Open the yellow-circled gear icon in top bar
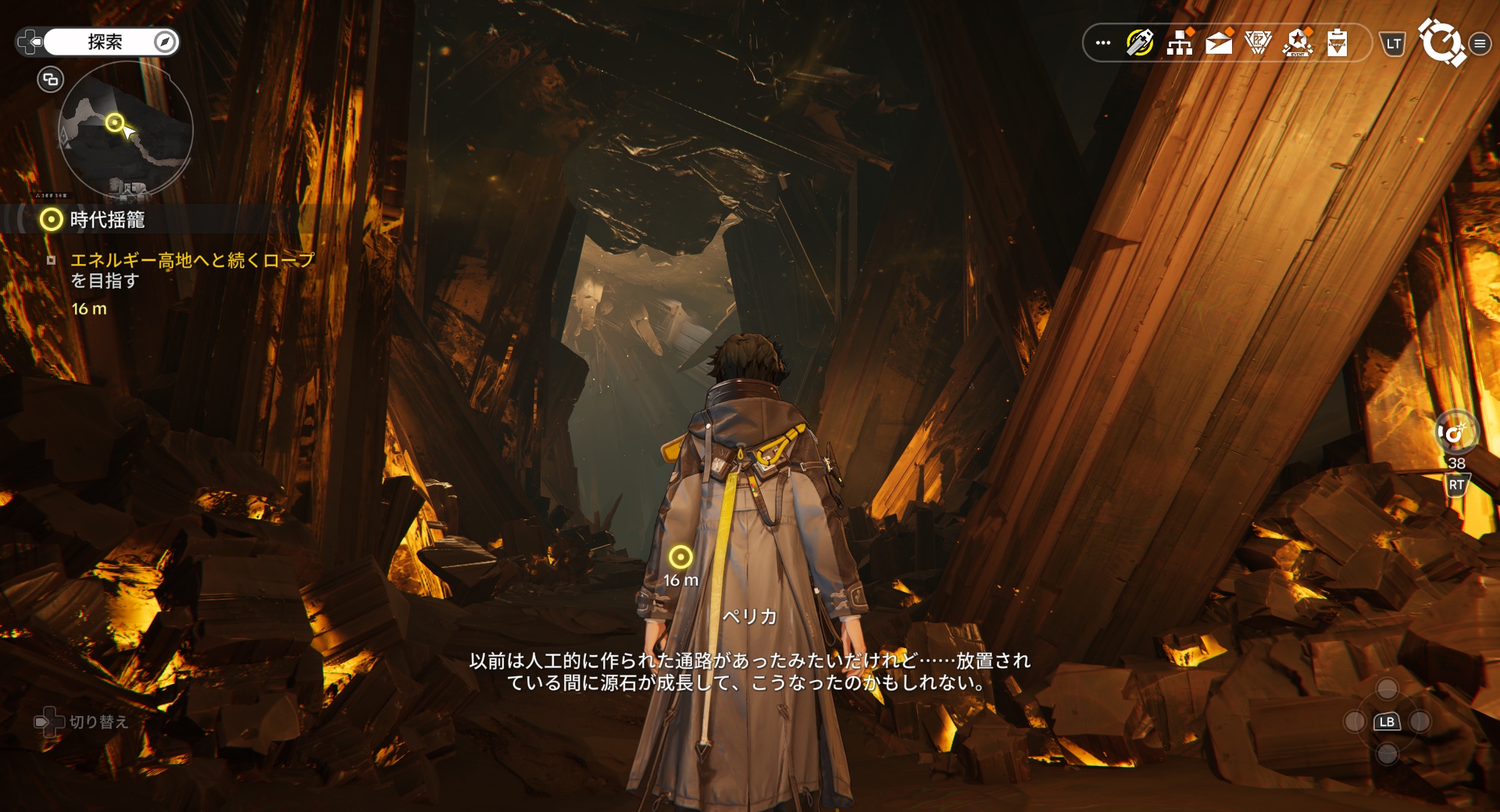Image resolution: width=1500 pixels, height=812 pixels. (1140, 43)
